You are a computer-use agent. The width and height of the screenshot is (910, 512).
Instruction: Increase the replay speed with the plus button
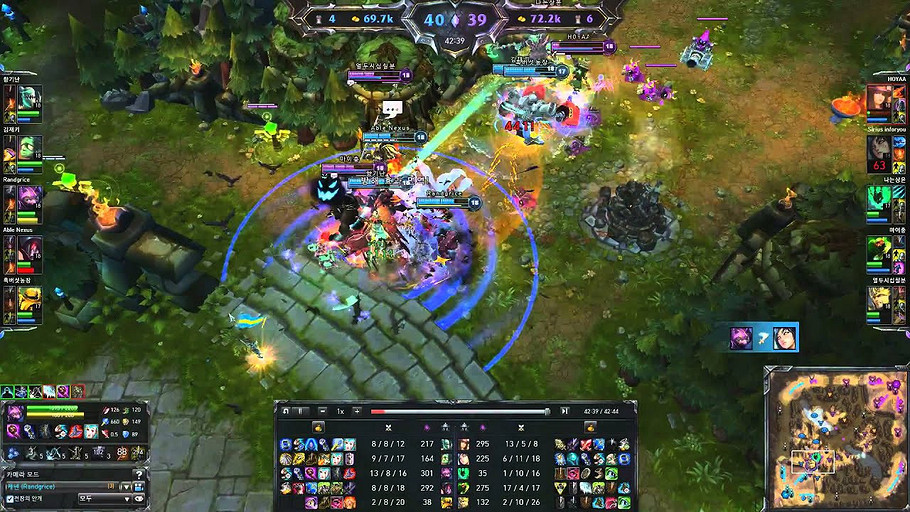coord(356,411)
